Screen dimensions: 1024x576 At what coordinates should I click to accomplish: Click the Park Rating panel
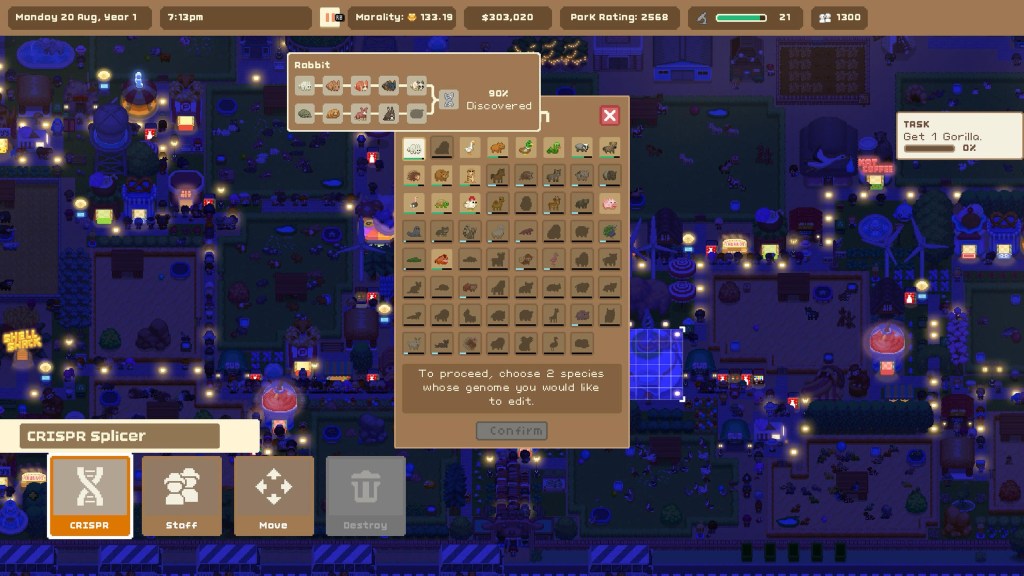click(x=619, y=17)
